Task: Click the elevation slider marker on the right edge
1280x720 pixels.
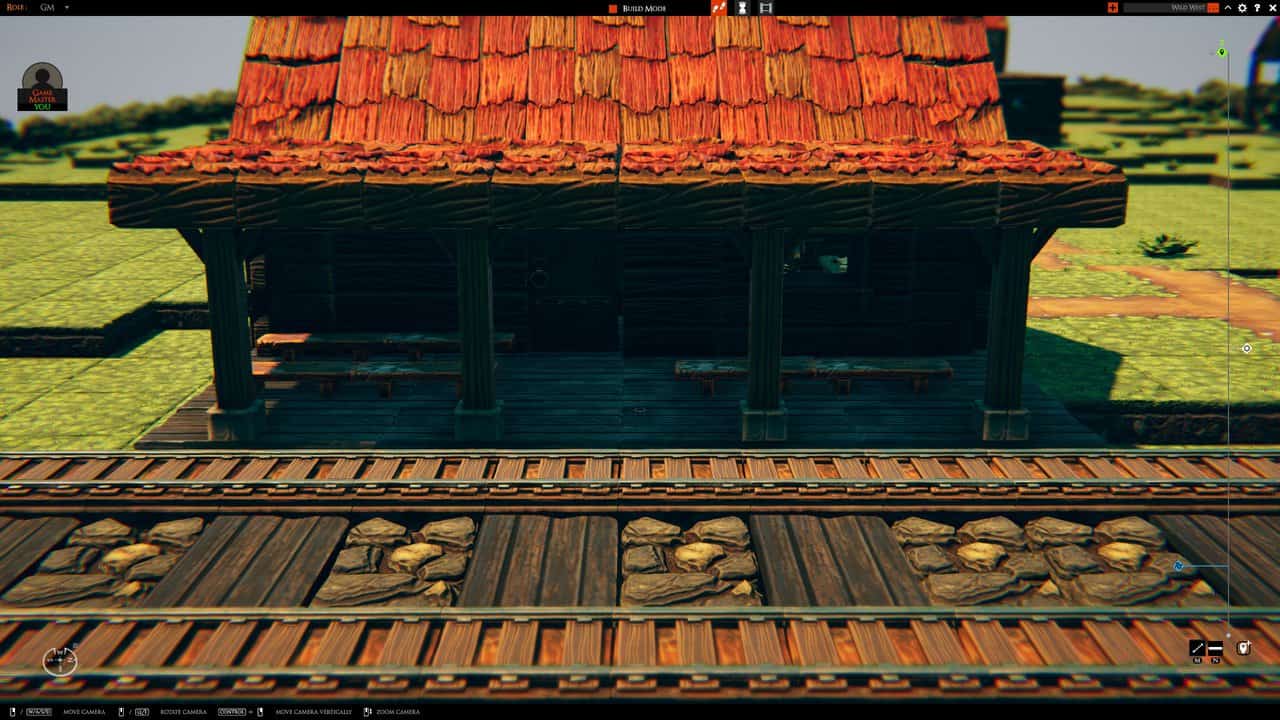Action: point(1220,50)
